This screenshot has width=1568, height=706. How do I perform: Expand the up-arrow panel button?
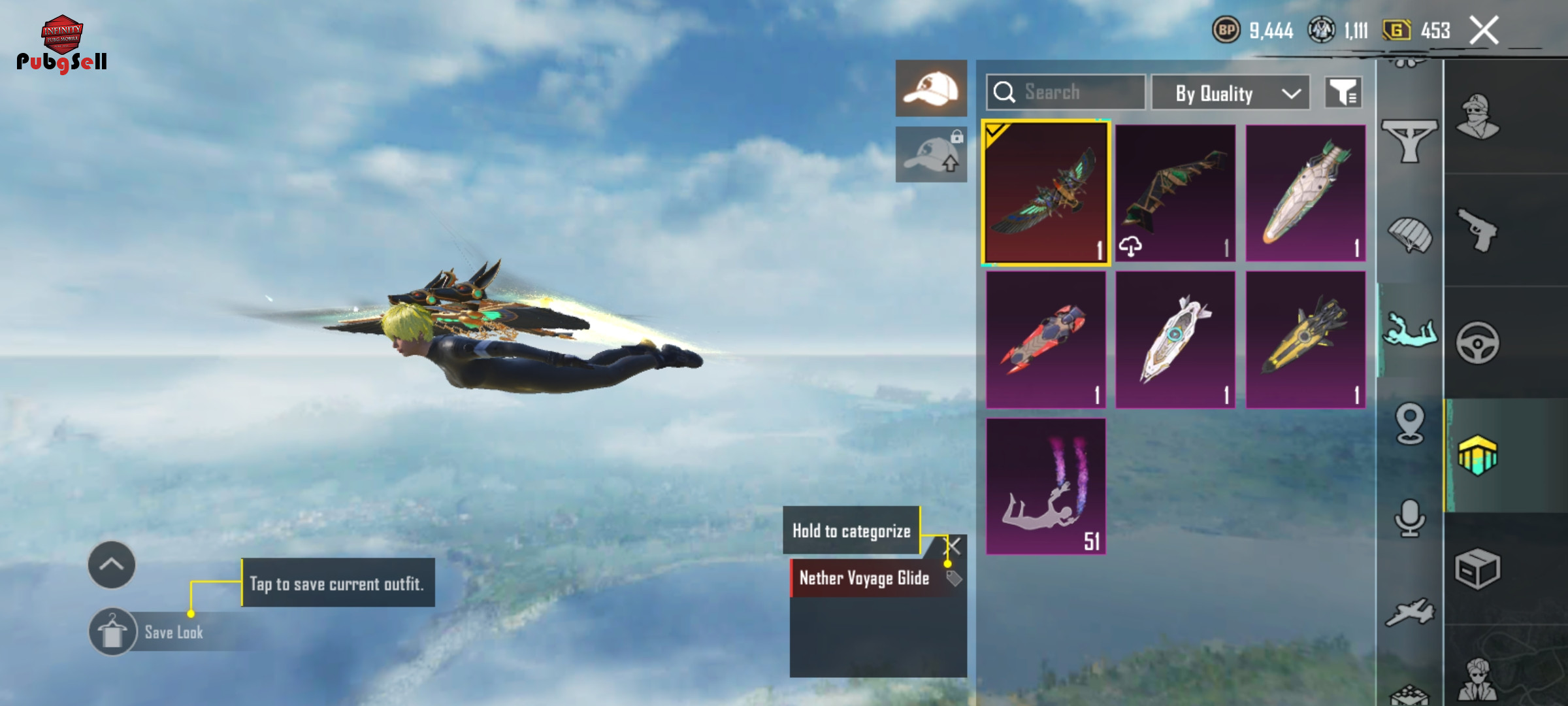[x=112, y=565]
